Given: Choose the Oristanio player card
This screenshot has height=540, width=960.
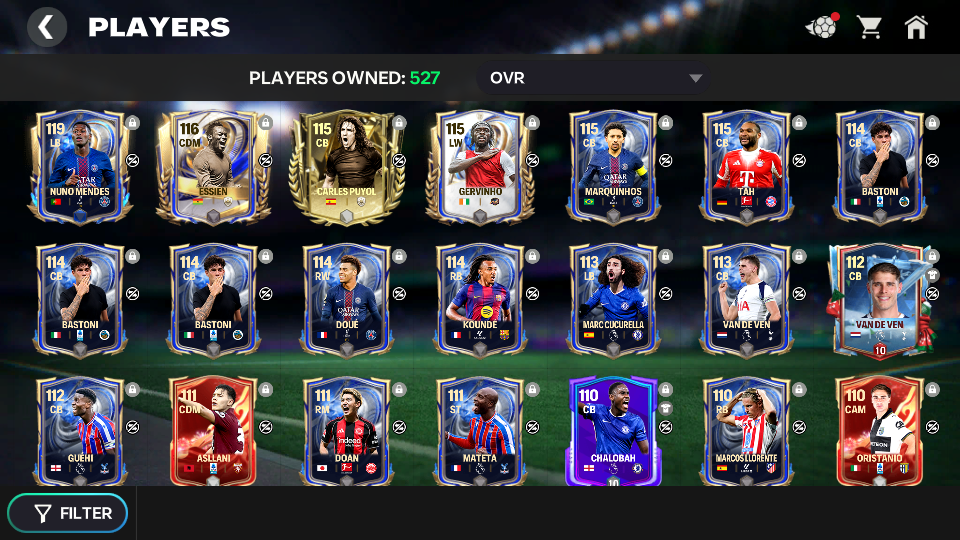Looking at the screenshot, I should (x=878, y=430).
